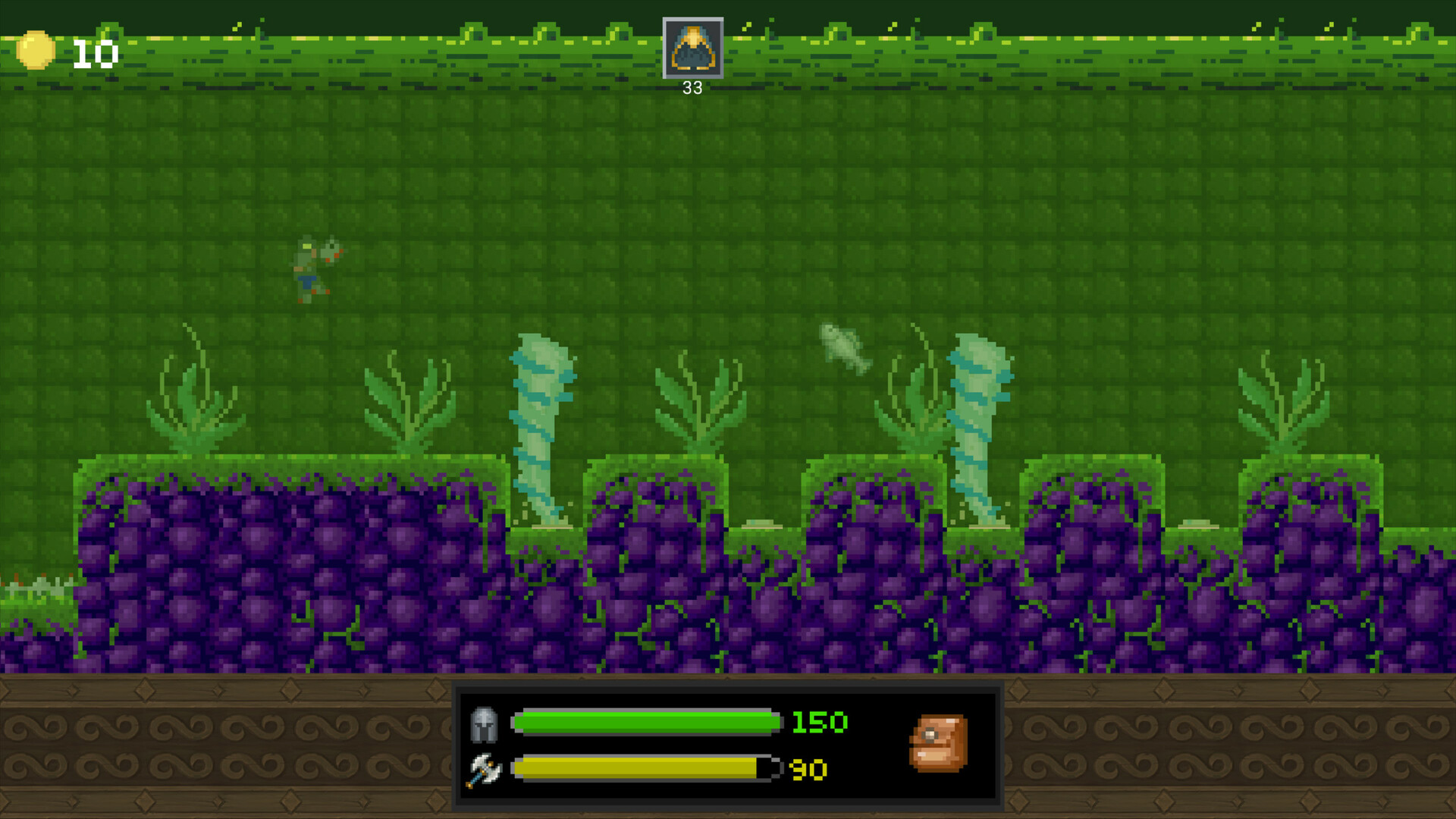Click the gold coin icon showing 10

pyautogui.click(x=37, y=52)
